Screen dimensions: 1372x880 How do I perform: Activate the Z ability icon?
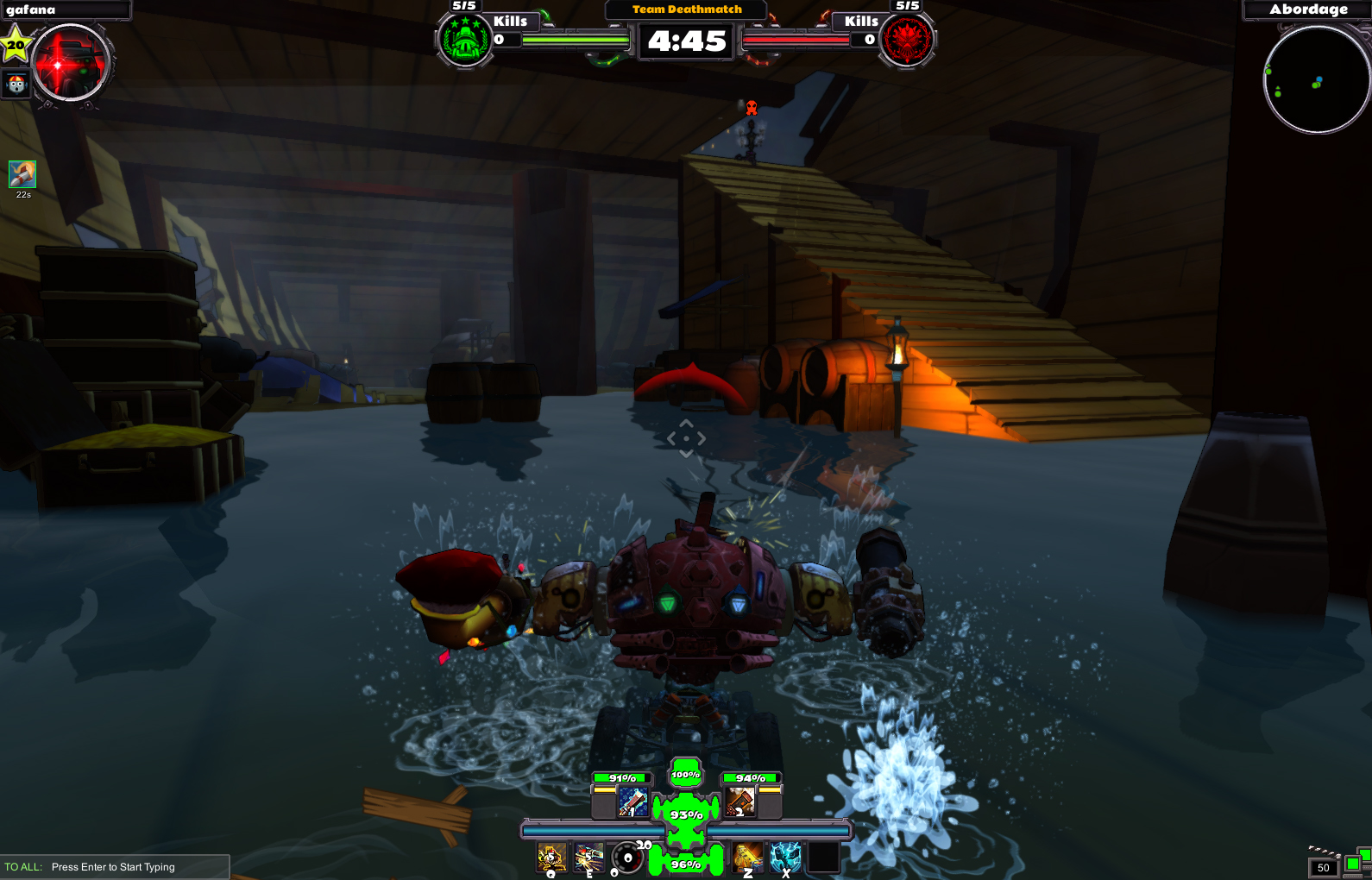[746, 857]
